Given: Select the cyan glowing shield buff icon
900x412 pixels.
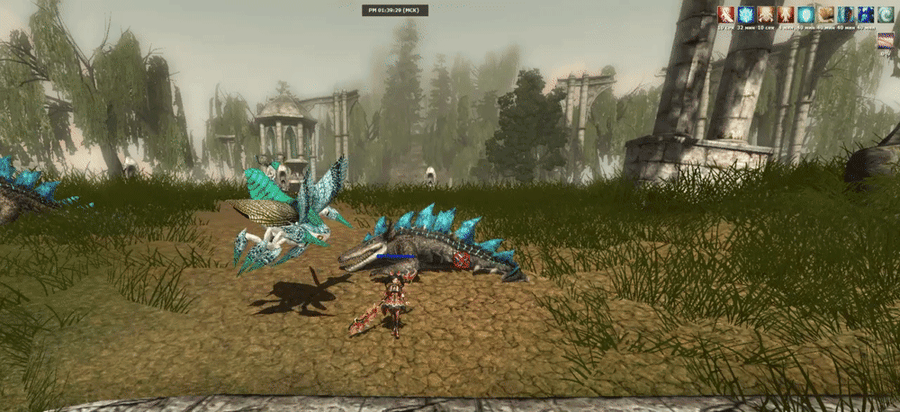Looking at the screenshot, I should click(x=806, y=14).
